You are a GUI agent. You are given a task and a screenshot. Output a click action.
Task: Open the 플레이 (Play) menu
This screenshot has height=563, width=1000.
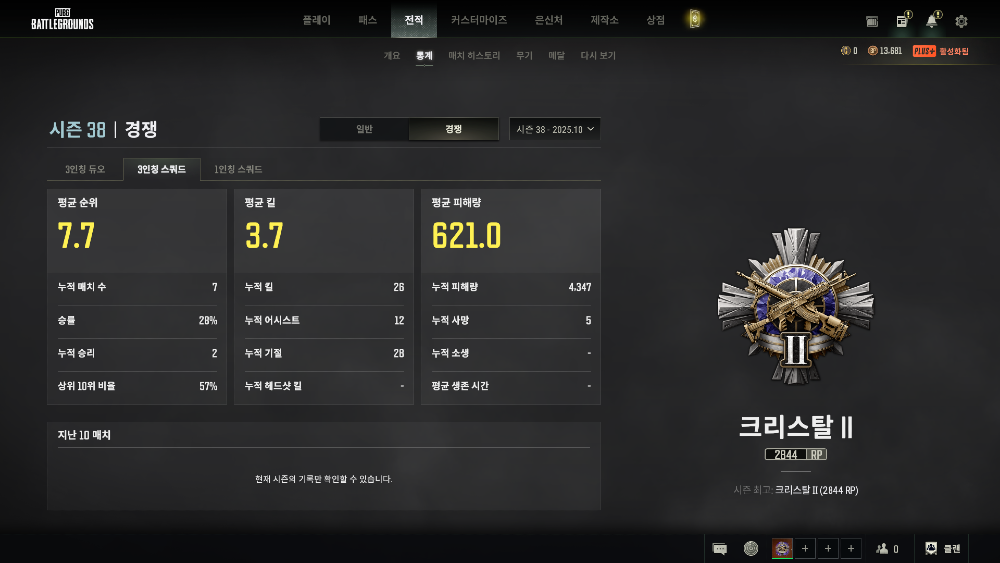pyautogui.click(x=316, y=20)
